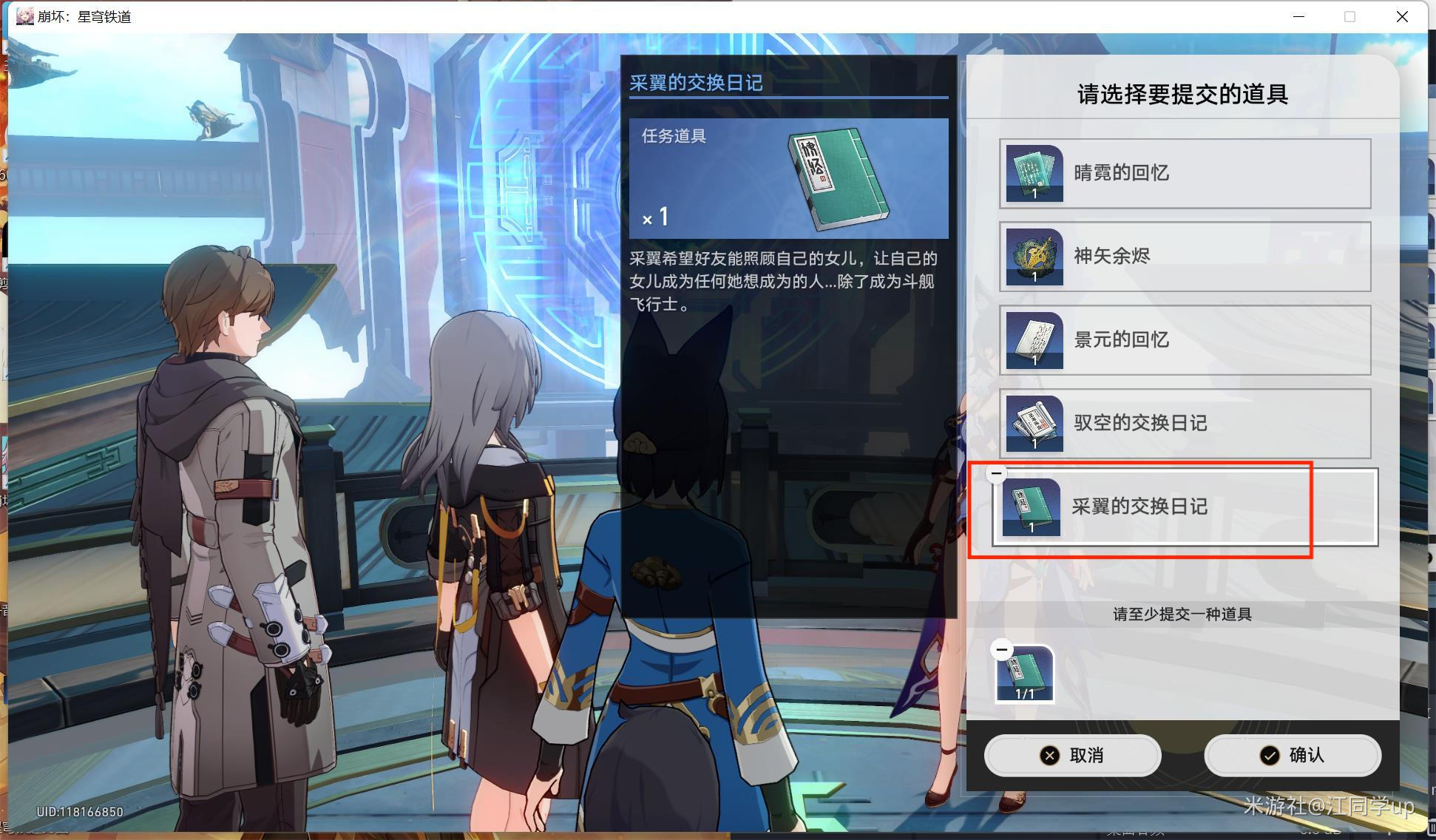
Task: Click the submitted item thumbnail showing 1/1
Action: (x=1024, y=673)
